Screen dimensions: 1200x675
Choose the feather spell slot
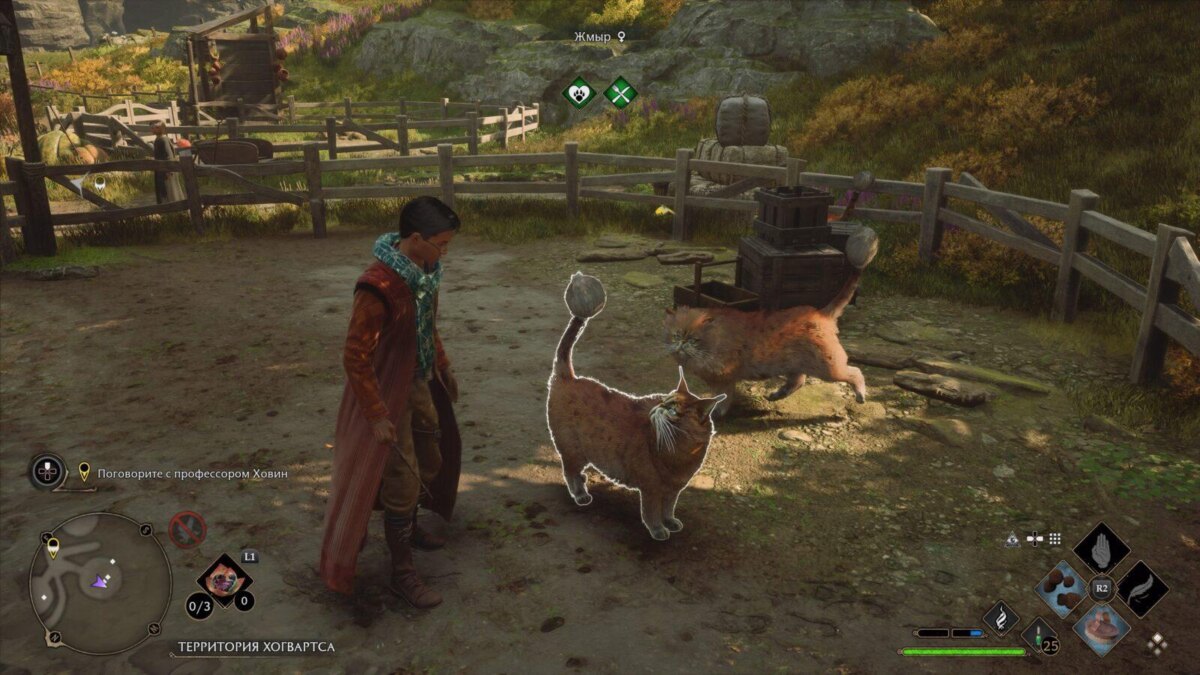(x=1142, y=589)
